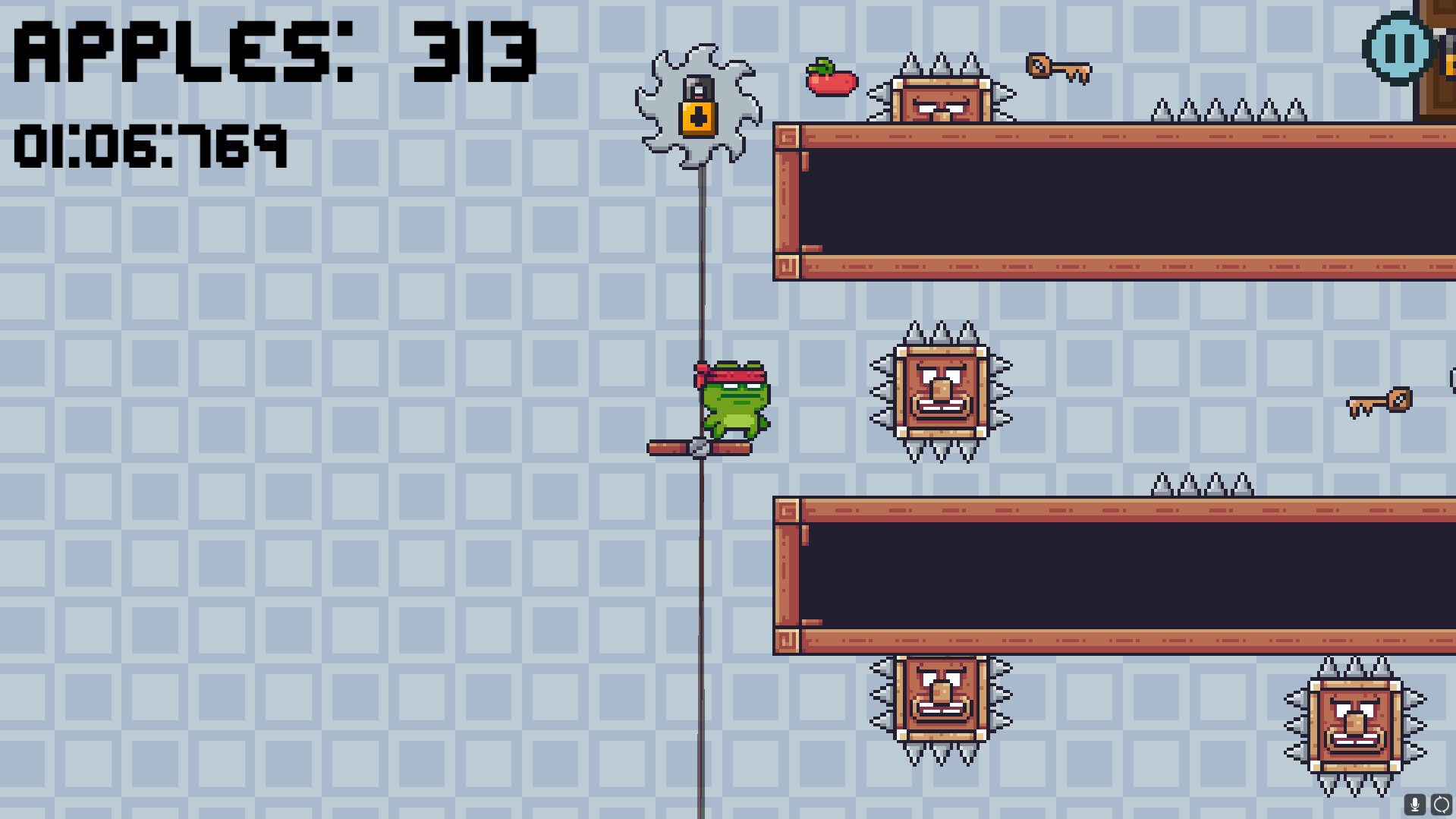Viewport: 1456px width, 819px height.
Task: Select the timer reading 01:06:769
Action: click(x=150, y=148)
